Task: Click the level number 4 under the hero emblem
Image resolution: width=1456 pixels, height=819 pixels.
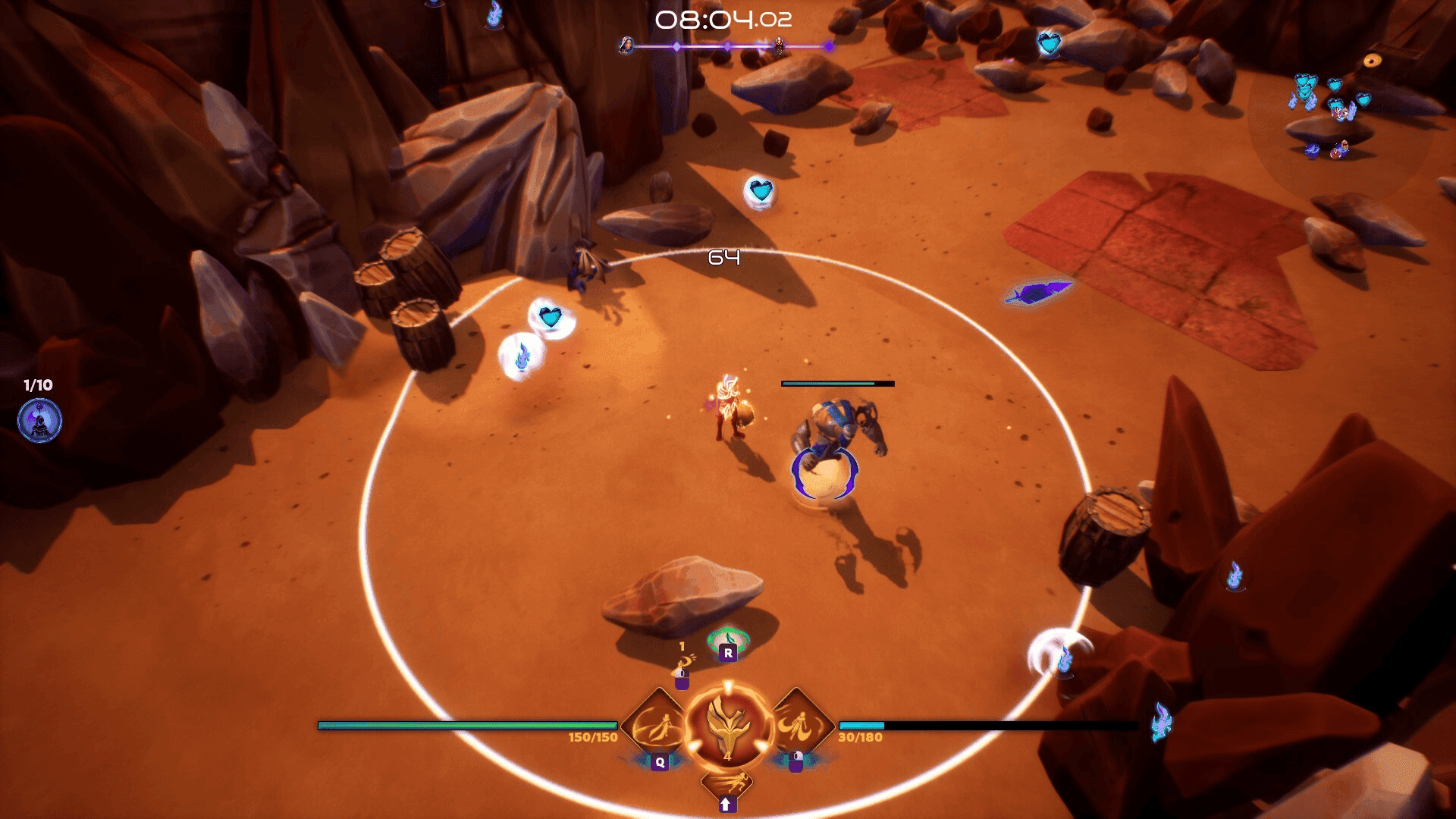Action: (728, 757)
